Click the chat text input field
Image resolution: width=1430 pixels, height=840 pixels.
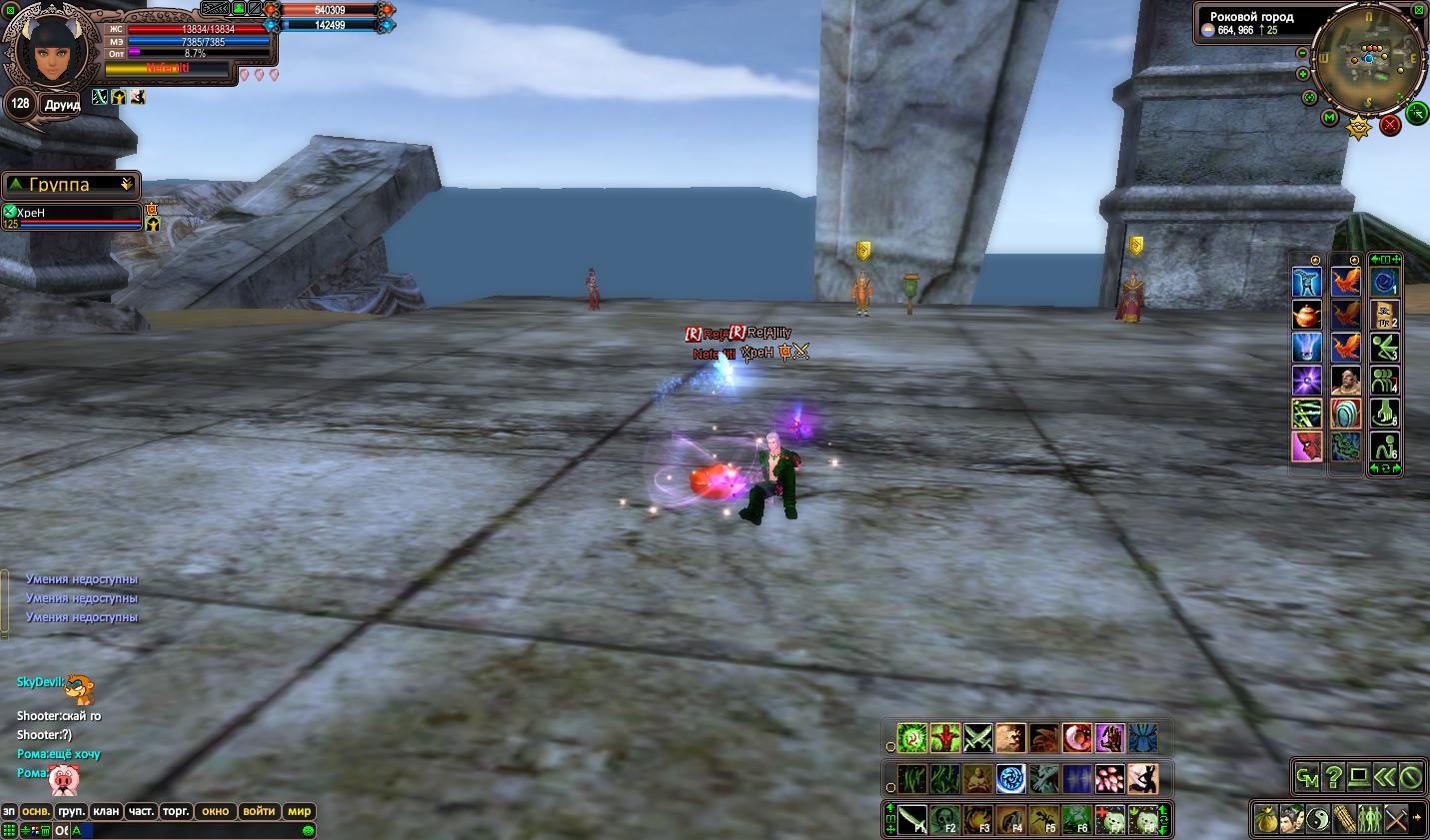tap(190, 831)
